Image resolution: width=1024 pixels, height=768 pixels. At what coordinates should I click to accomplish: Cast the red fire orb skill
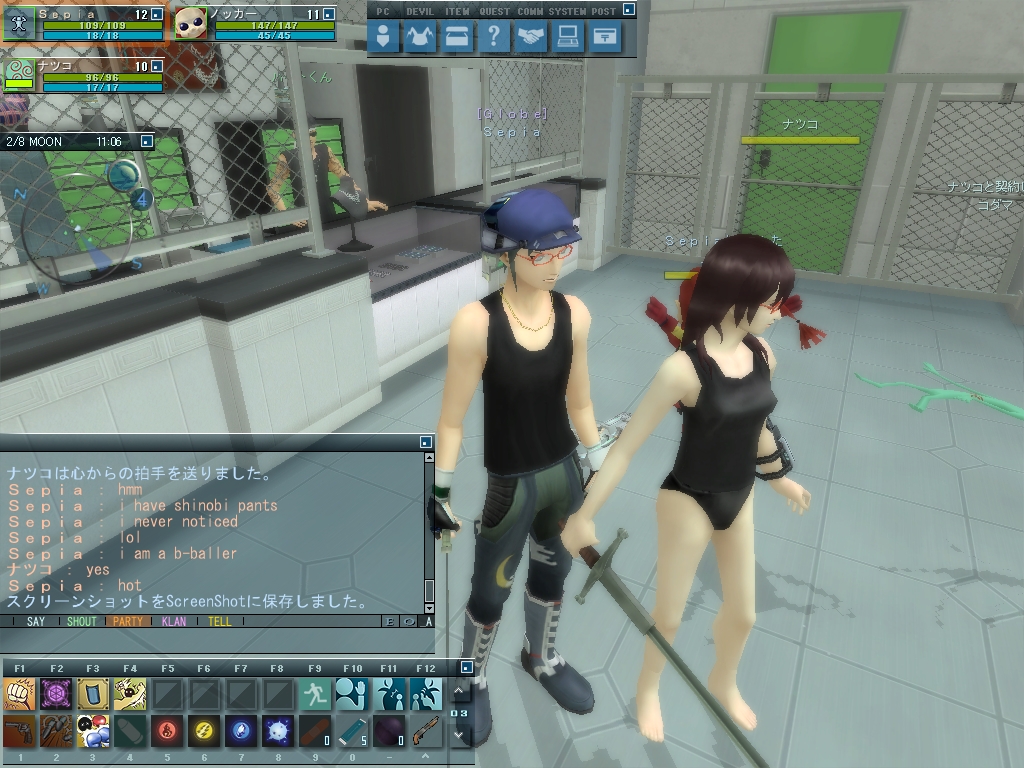(x=167, y=731)
